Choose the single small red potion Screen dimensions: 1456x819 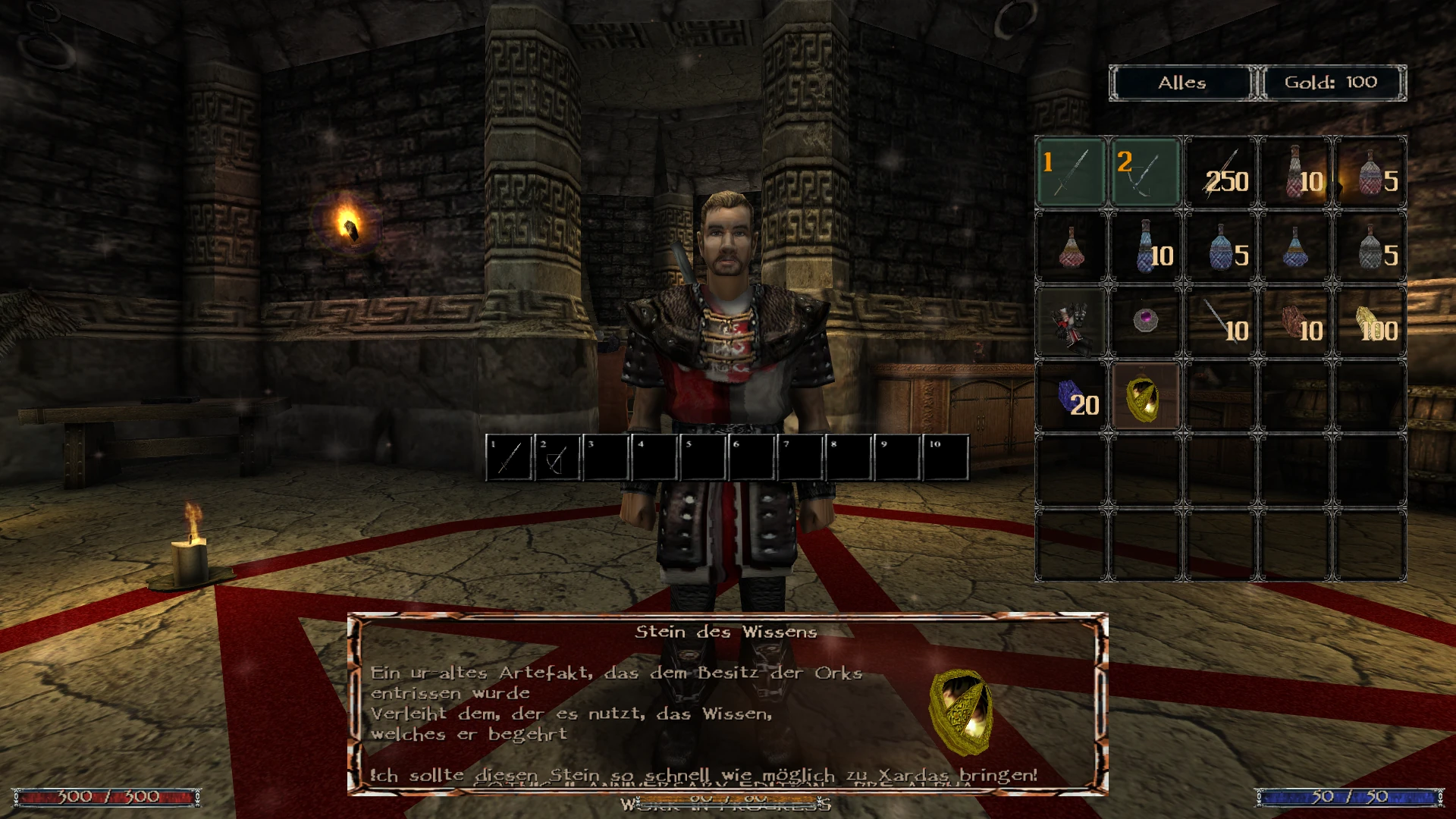pos(1070,247)
